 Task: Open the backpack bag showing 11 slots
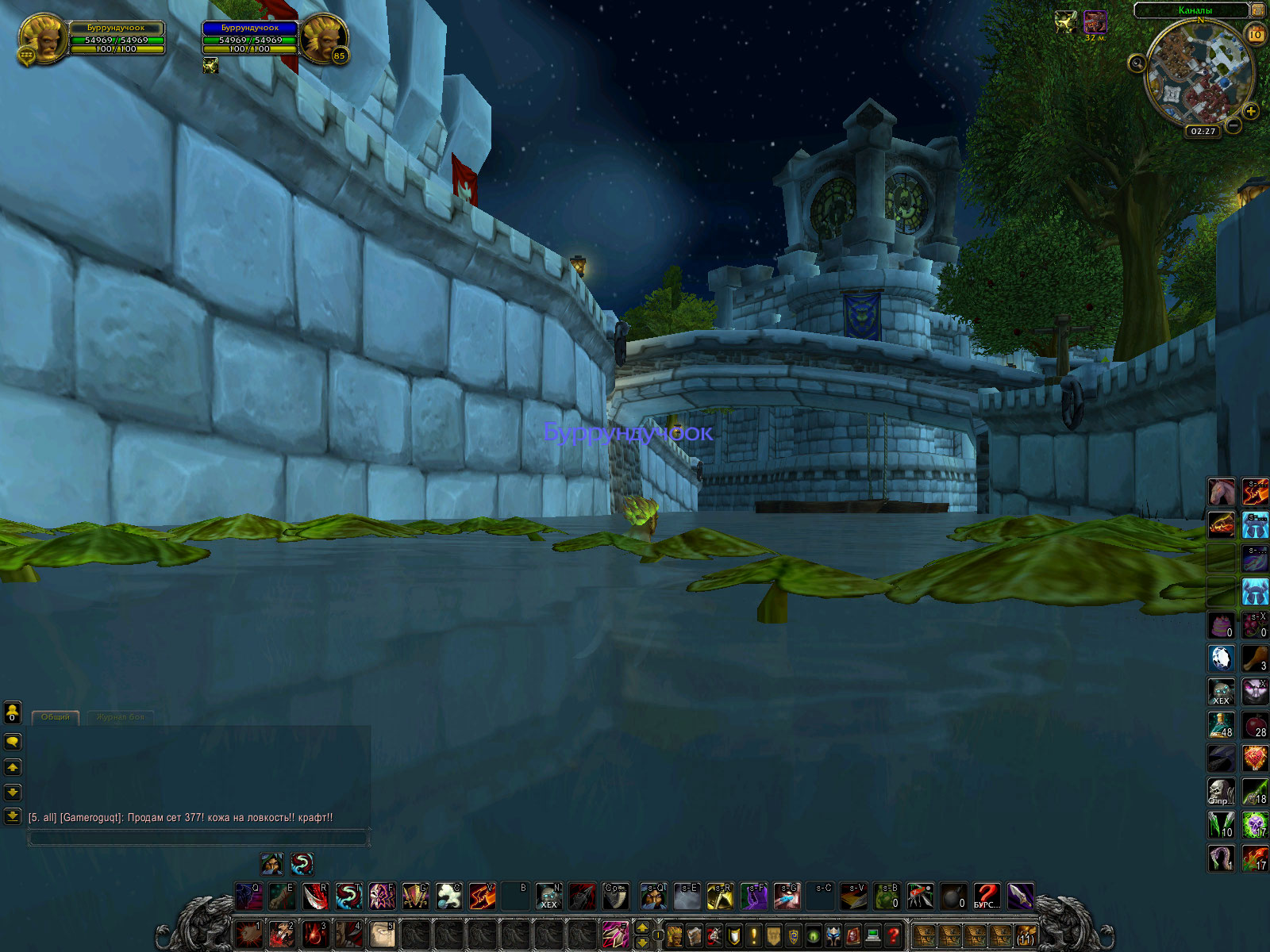point(1026,936)
